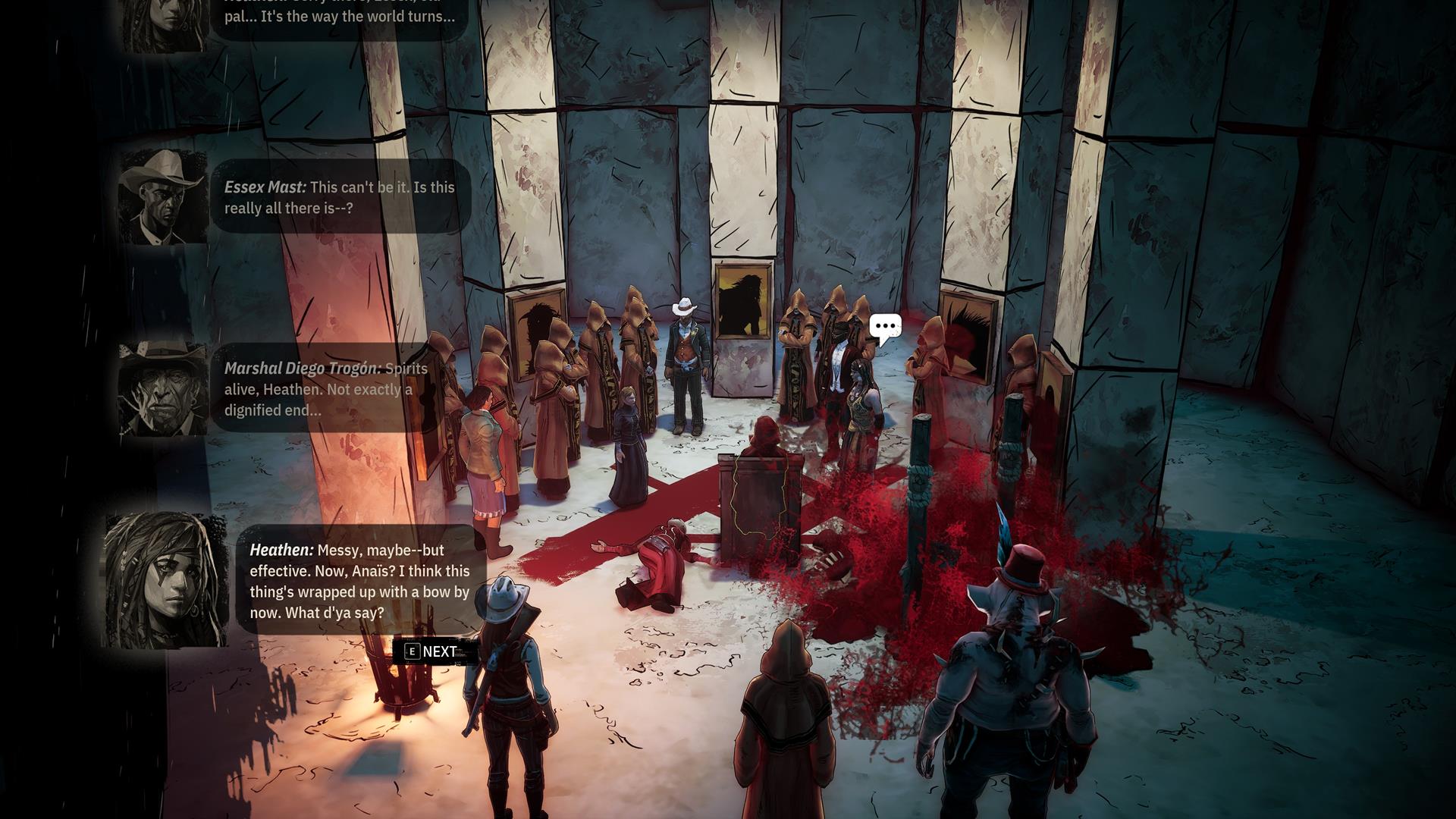This screenshot has height=819, width=1456.
Task: Advance the dialogue with the NEXT button
Action: pyautogui.click(x=432, y=651)
